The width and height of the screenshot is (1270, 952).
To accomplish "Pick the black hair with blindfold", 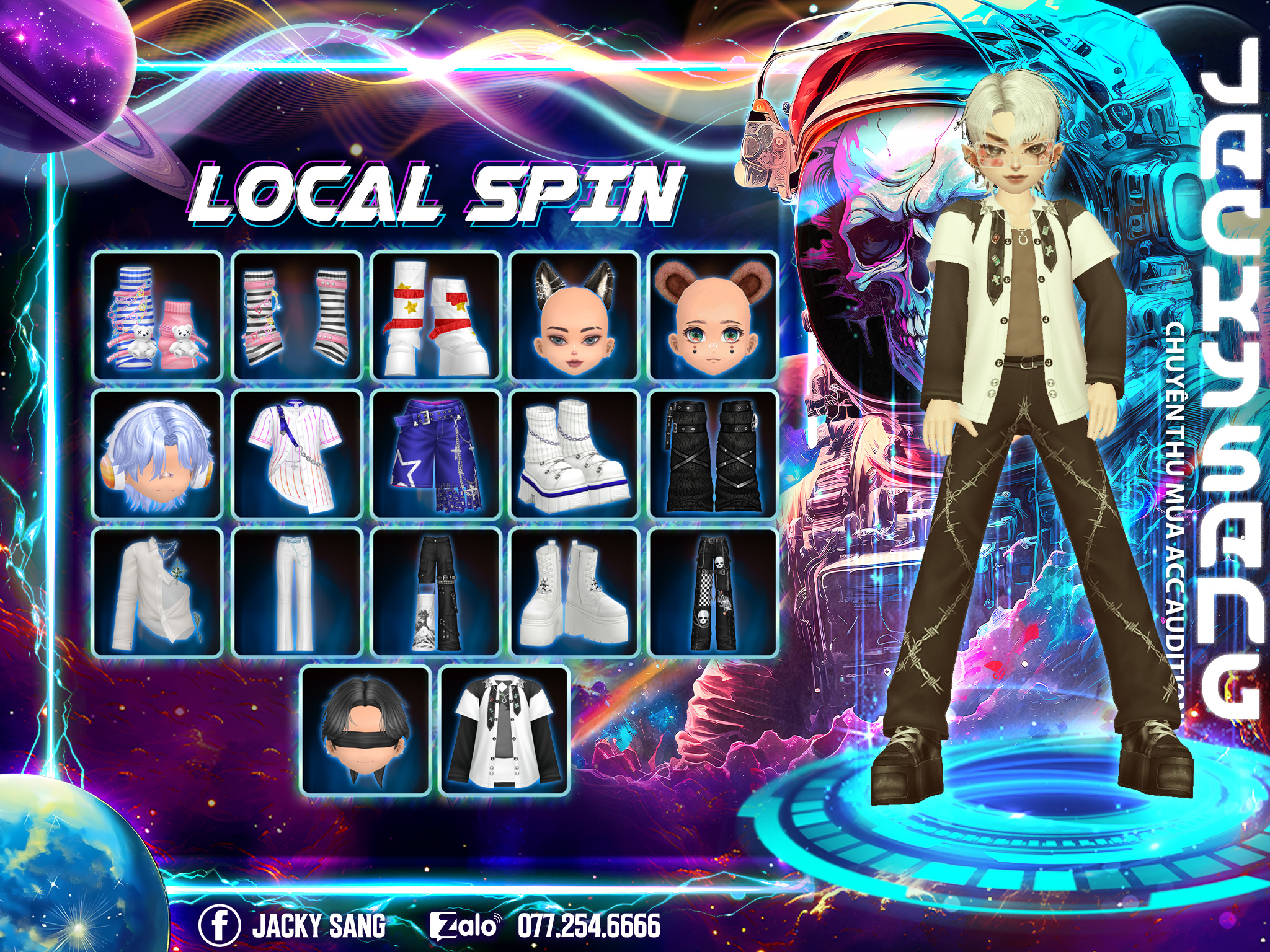I will (366, 731).
